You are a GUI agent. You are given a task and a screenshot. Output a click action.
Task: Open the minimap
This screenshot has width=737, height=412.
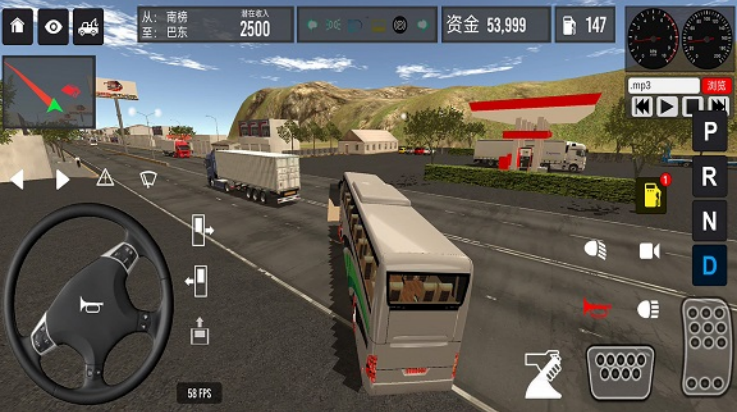pos(49,92)
